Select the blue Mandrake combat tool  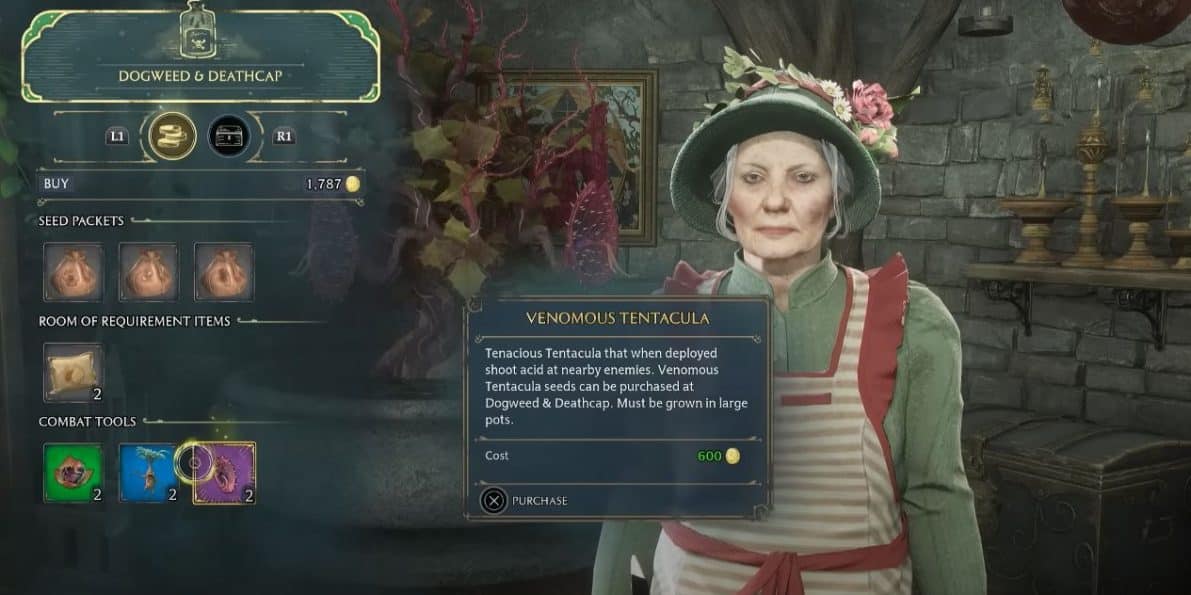pyautogui.click(x=149, y=472)
